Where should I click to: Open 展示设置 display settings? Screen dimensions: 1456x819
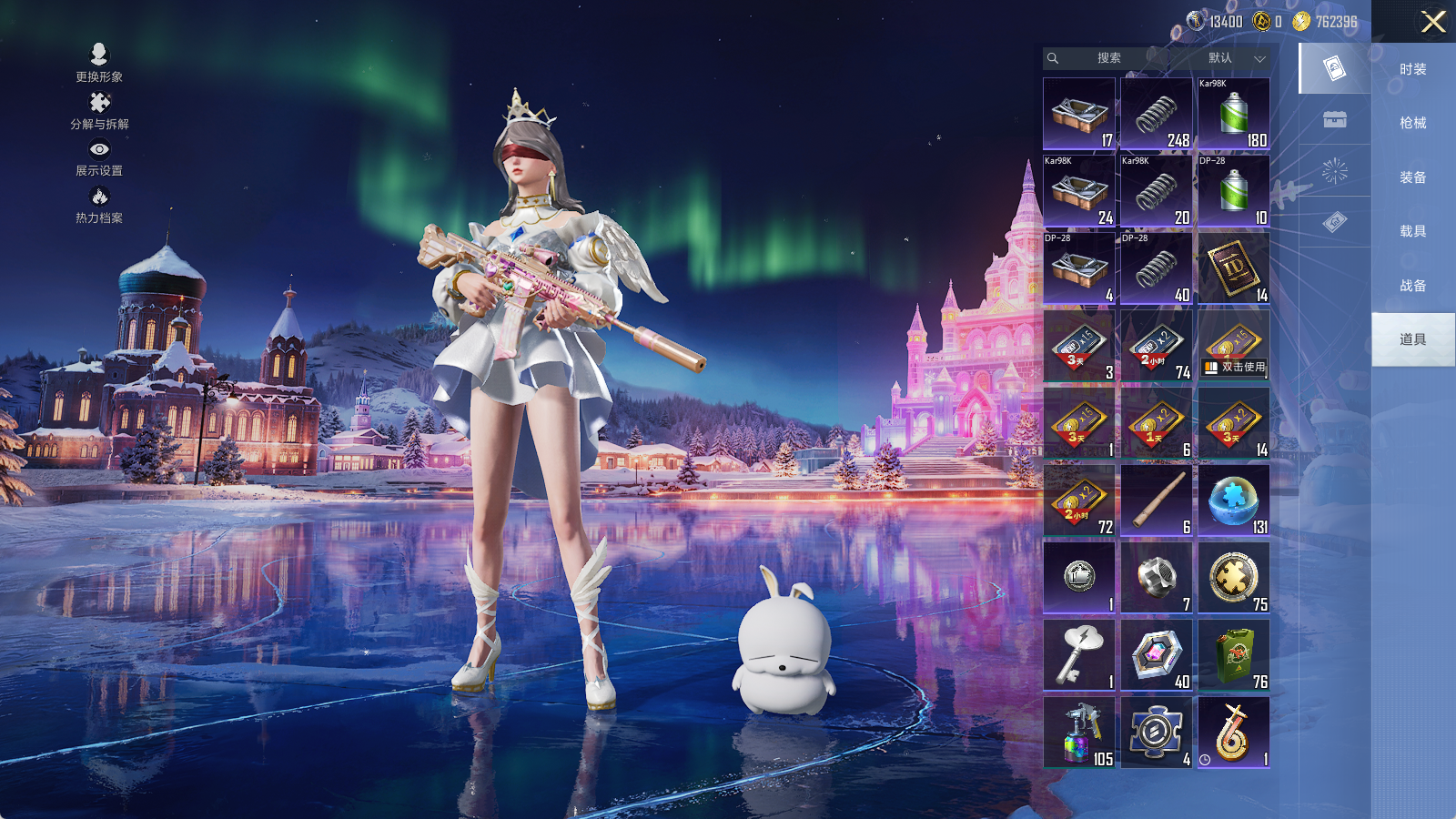pyautogui.click(x=99, y=158)
